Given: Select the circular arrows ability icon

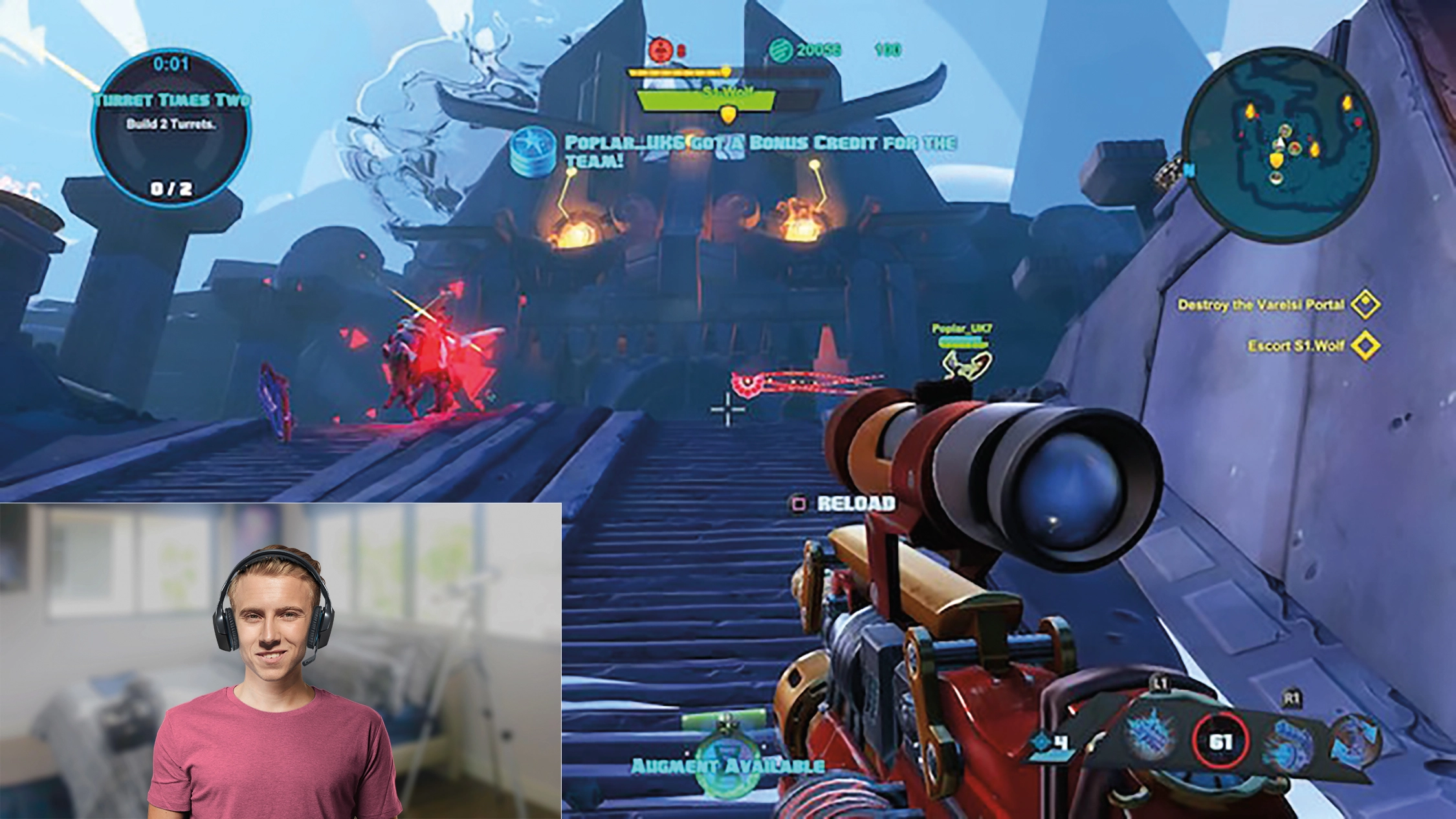Looking at the screenshot, I should (x=1356, y=741).
